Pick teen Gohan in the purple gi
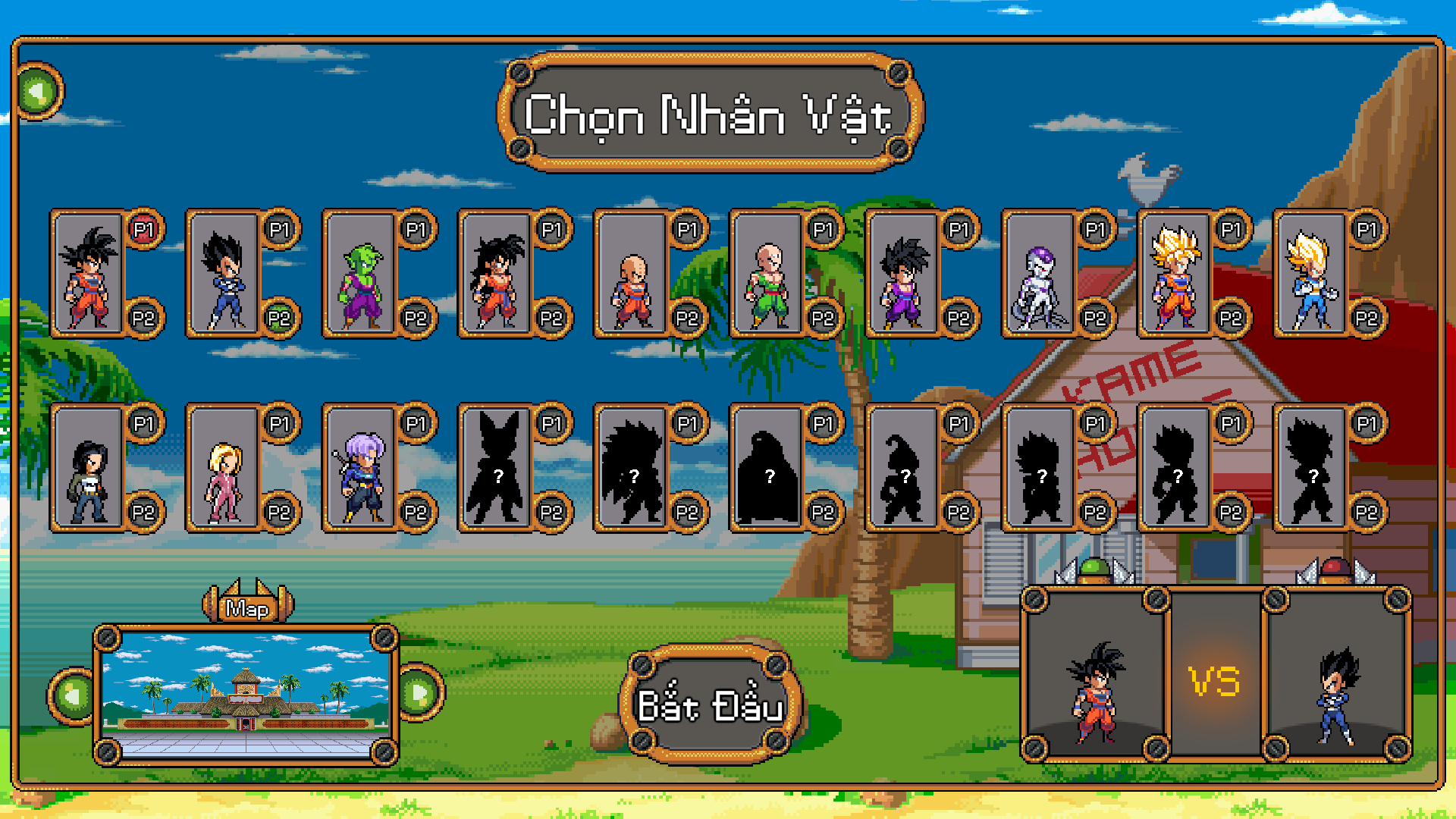The height and width of the screenshot is (819, 1456). point(902,273)
